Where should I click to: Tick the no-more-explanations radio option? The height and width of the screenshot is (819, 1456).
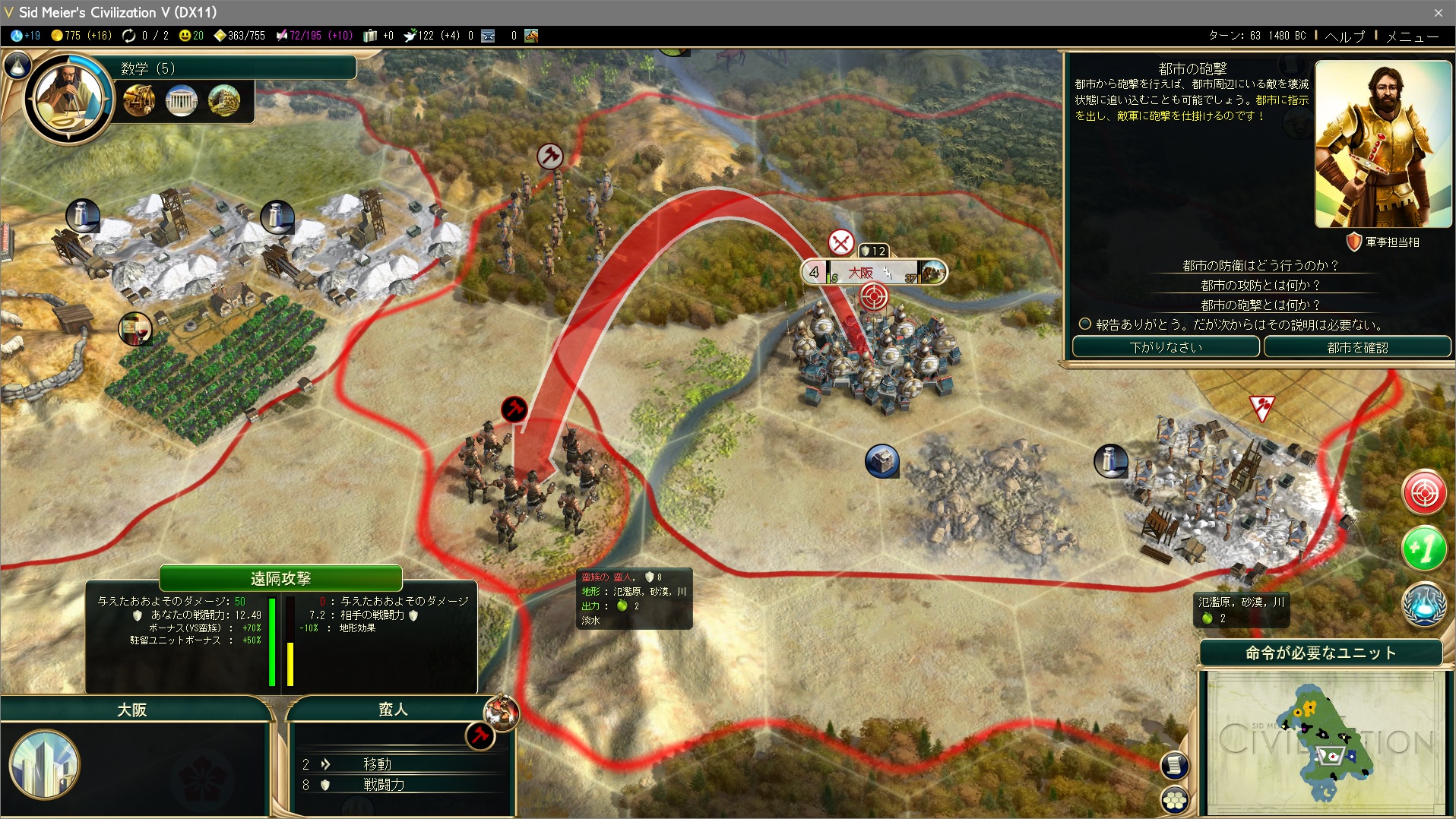point(1085,324)
